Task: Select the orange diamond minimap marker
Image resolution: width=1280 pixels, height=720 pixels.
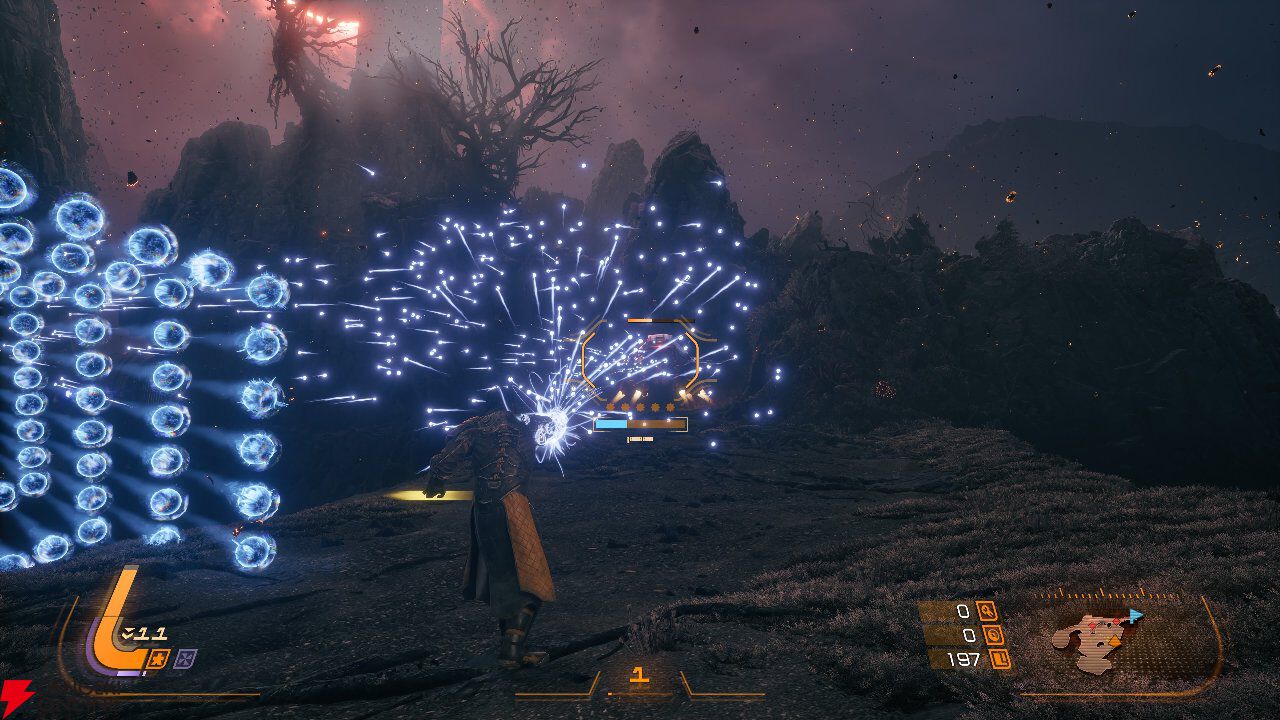Action: (x=1116, y=640)
